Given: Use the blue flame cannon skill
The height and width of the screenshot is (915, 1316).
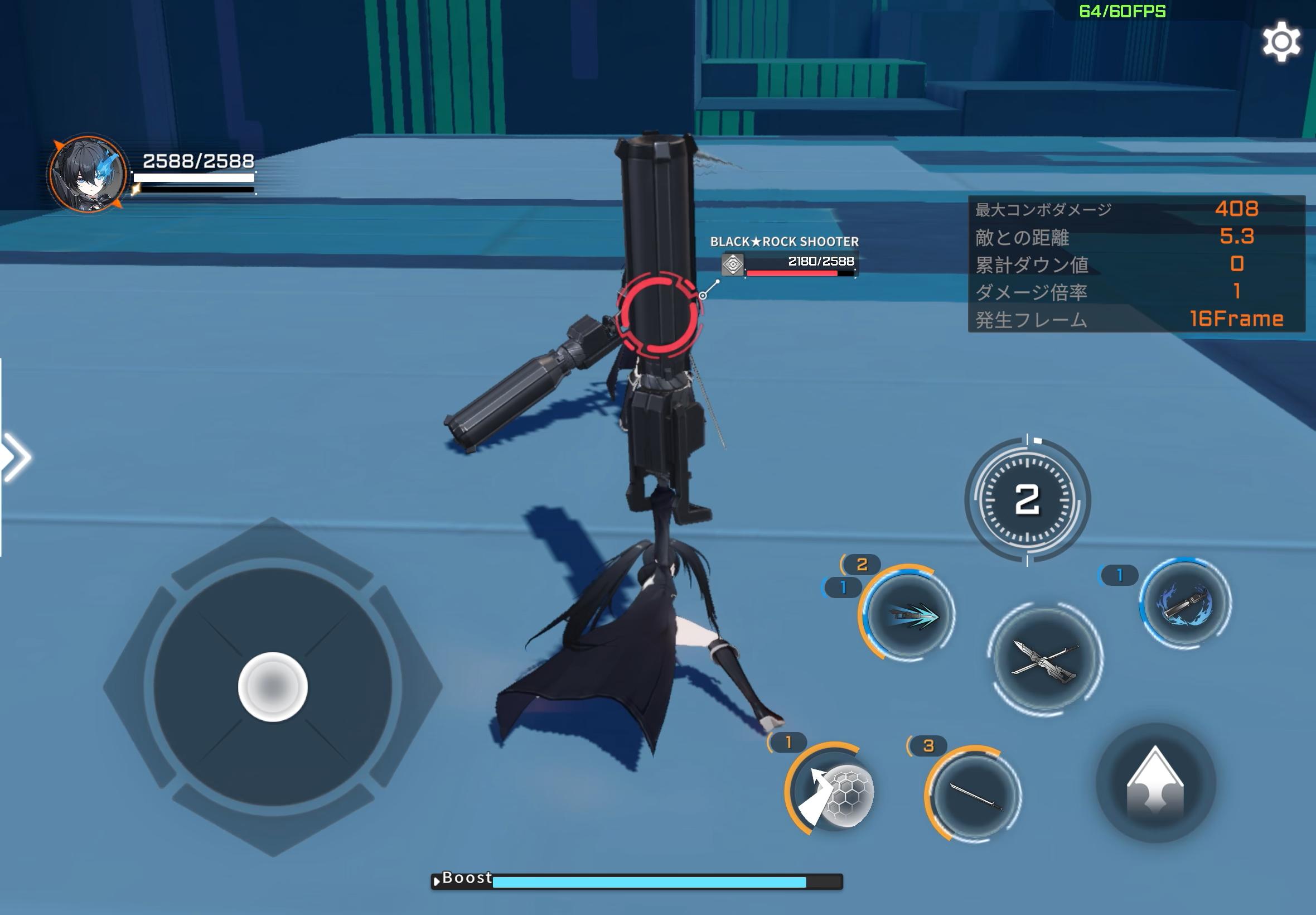Looking at the screenshot, I should (x=1185, y=603).
